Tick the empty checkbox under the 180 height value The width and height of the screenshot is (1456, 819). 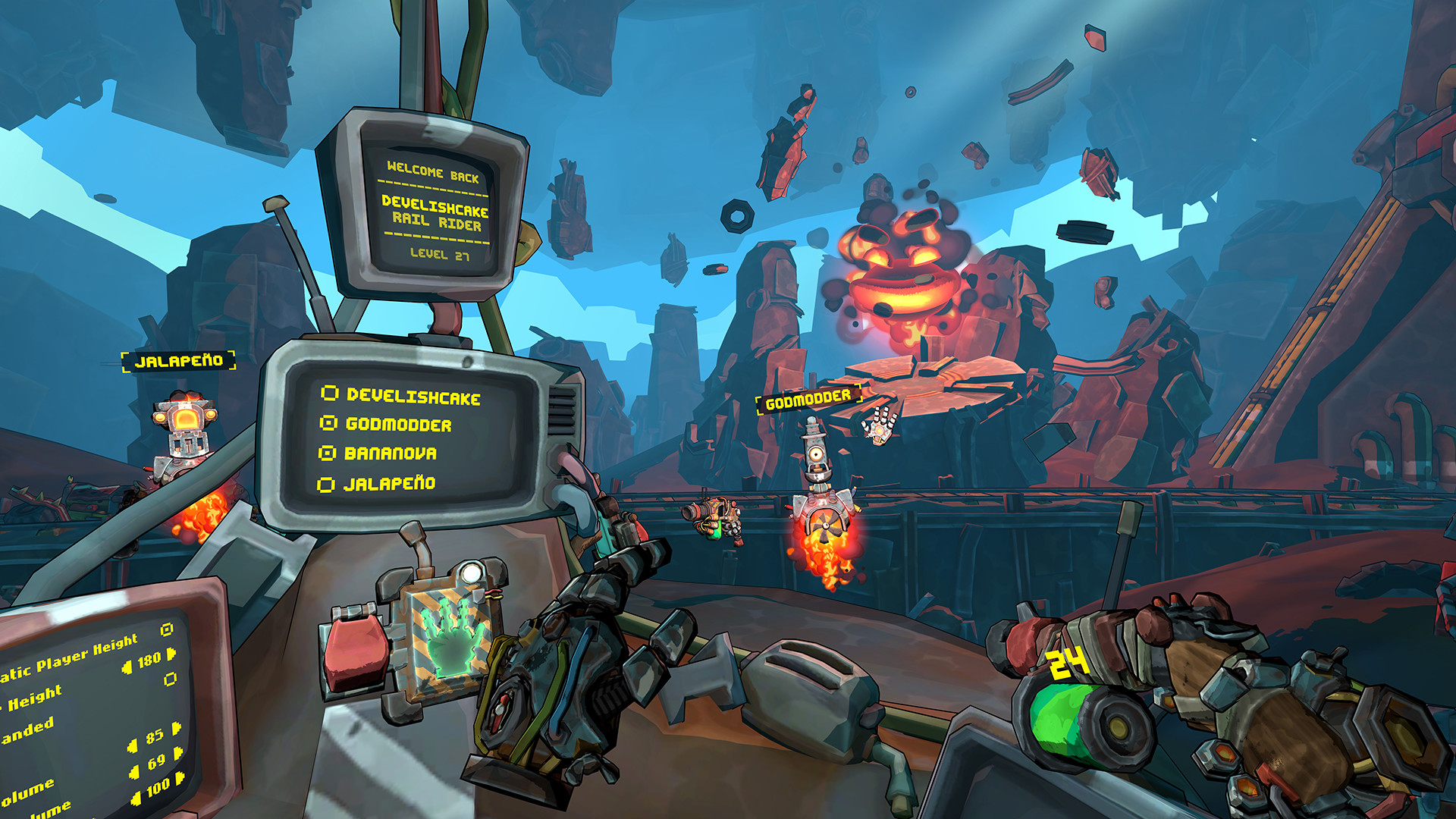(x=171, y=678)
